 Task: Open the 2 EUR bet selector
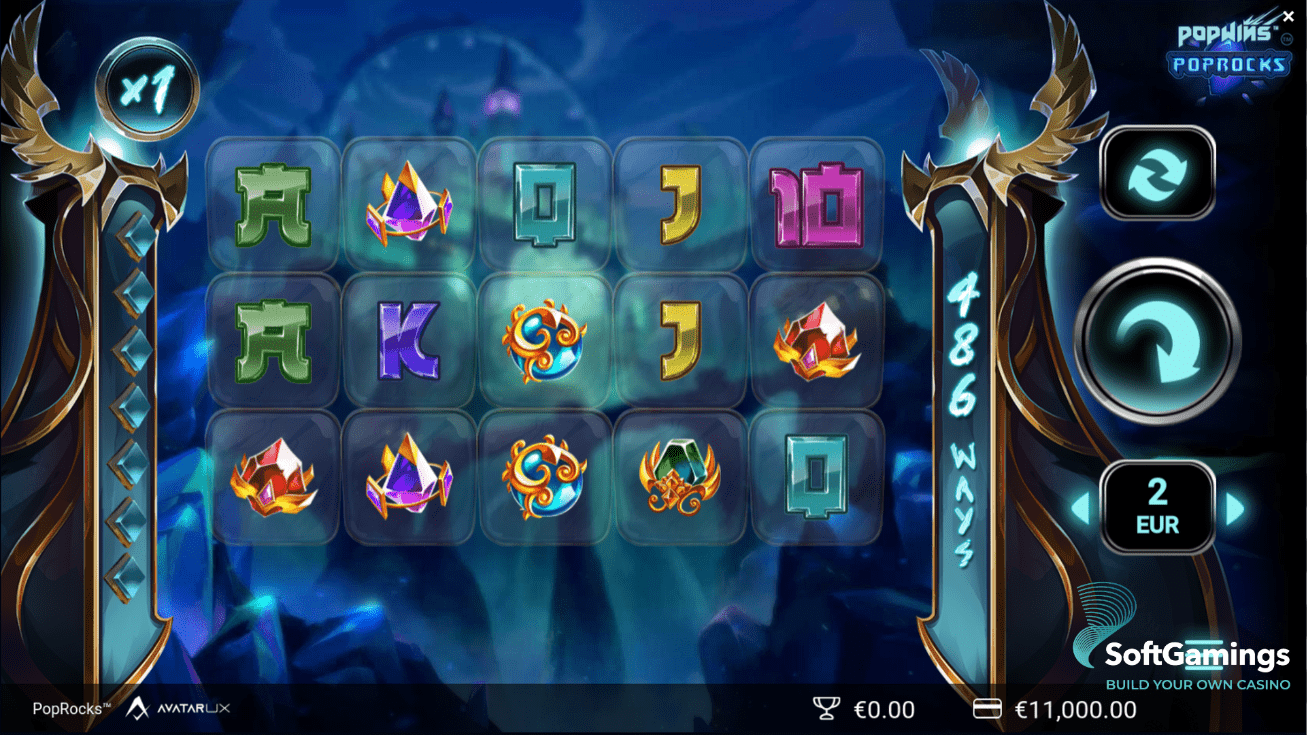coord(1157,507)
